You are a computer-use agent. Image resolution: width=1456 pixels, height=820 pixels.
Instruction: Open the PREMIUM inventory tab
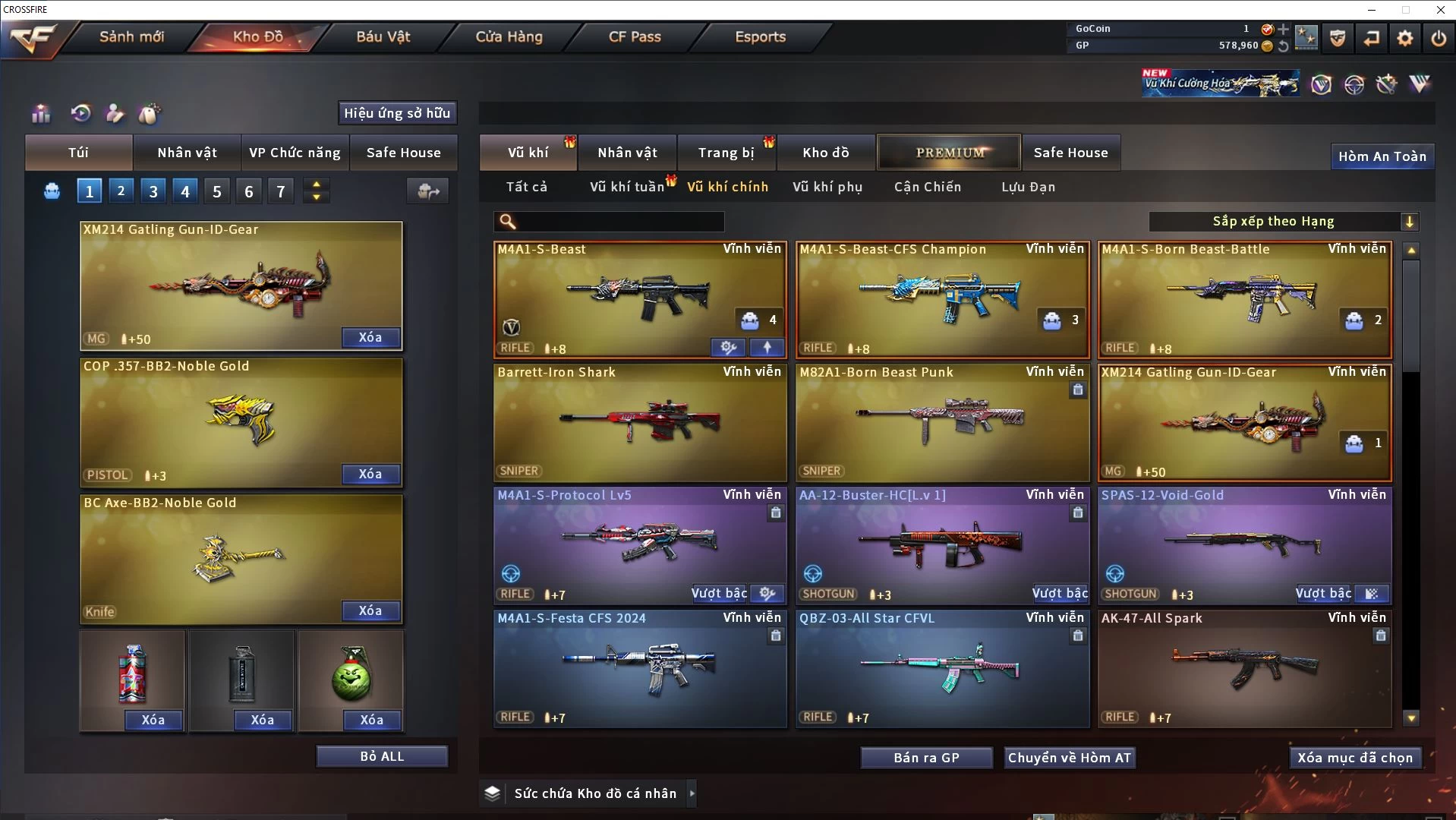pos(950,153)
